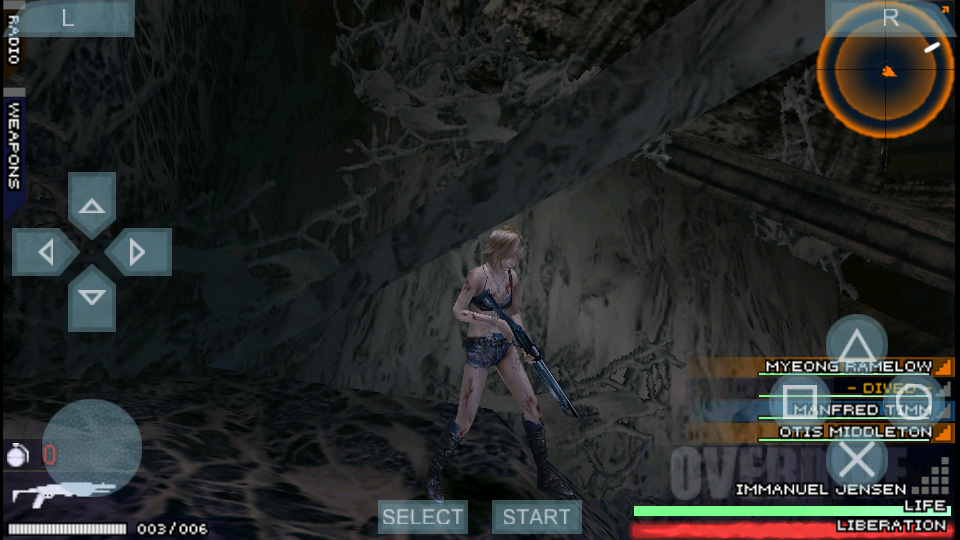Tap the START touch button

pos(536,517)
